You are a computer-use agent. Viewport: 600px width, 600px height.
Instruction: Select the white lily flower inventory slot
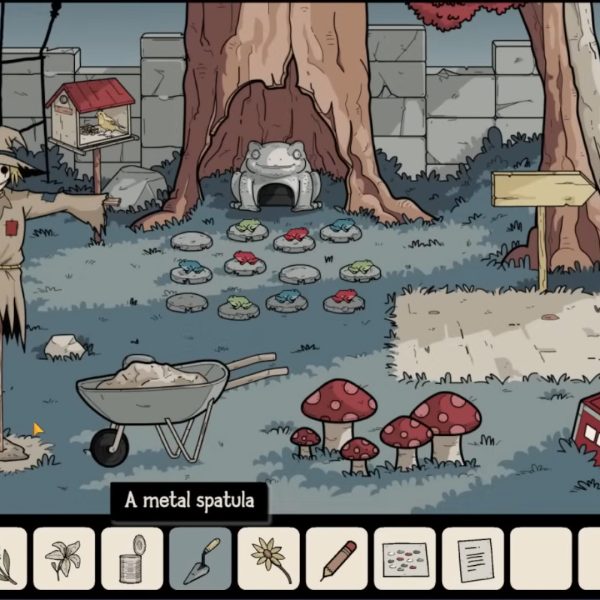(x=64, y=558)
